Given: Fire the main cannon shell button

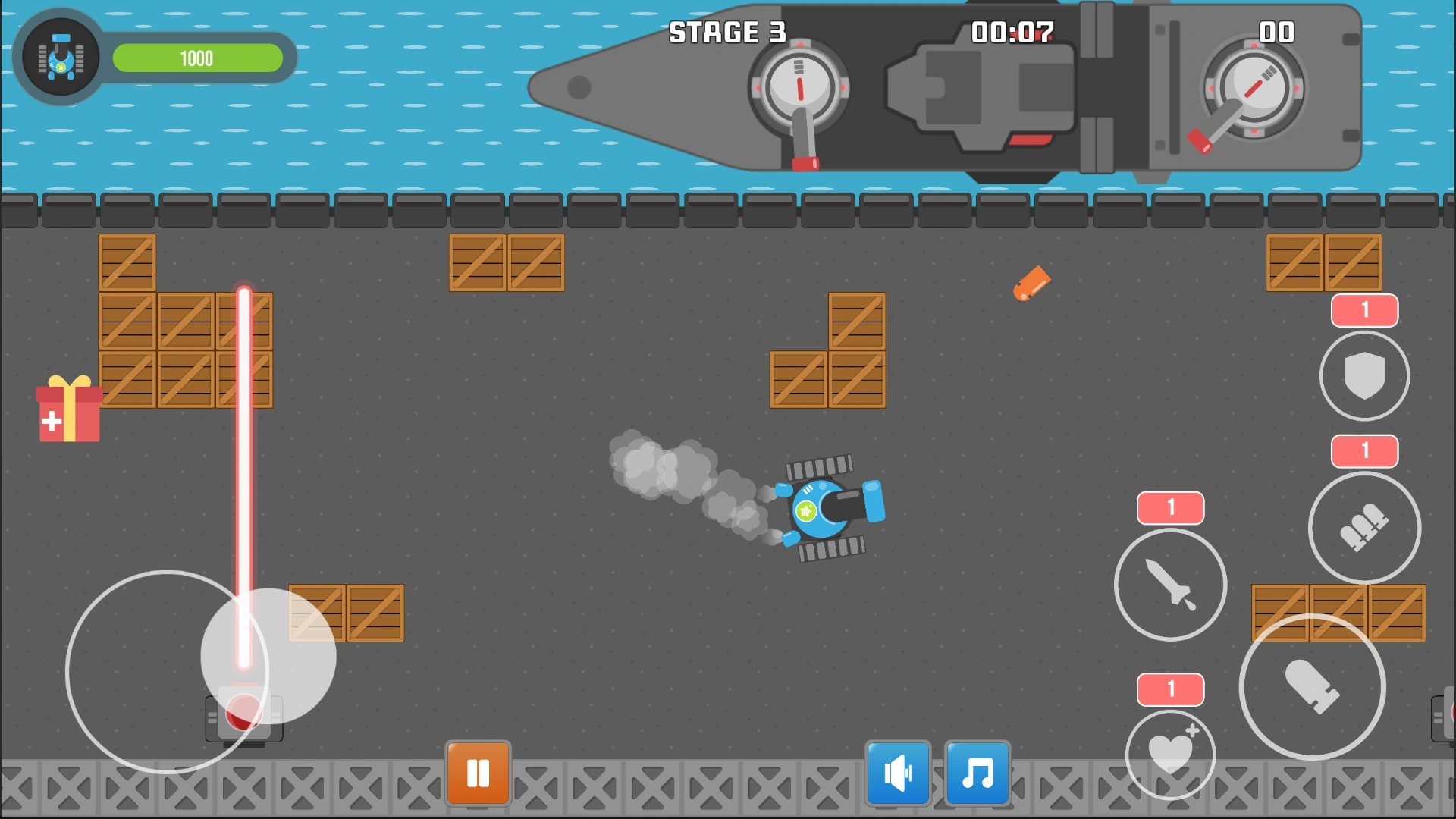Looking at the screenshot, I should (x=1312, y=686).
